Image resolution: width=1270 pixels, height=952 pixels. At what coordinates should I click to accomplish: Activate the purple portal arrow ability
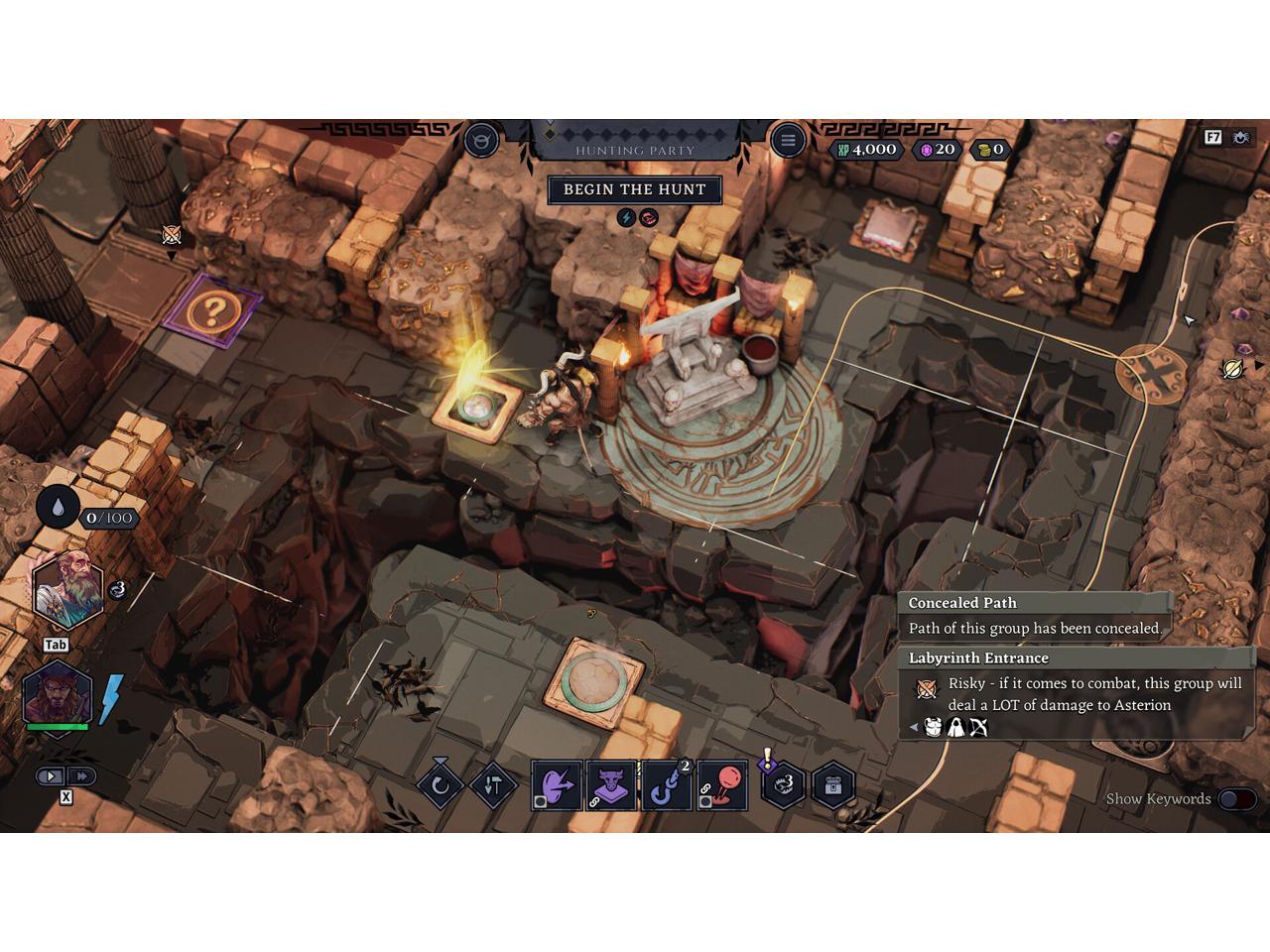point(556,785)
